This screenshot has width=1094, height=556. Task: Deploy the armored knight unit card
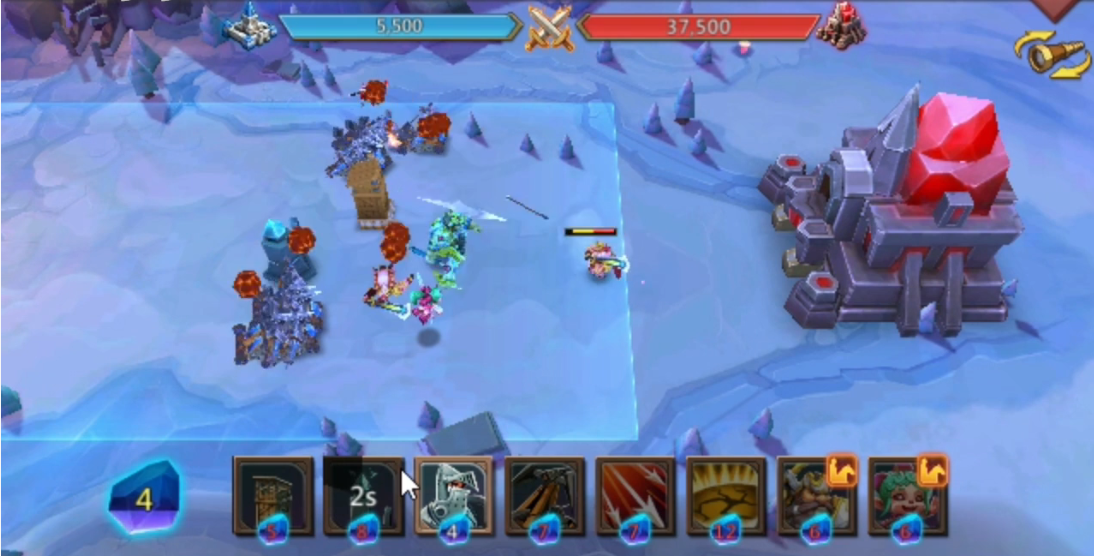(x=454, y=496)
